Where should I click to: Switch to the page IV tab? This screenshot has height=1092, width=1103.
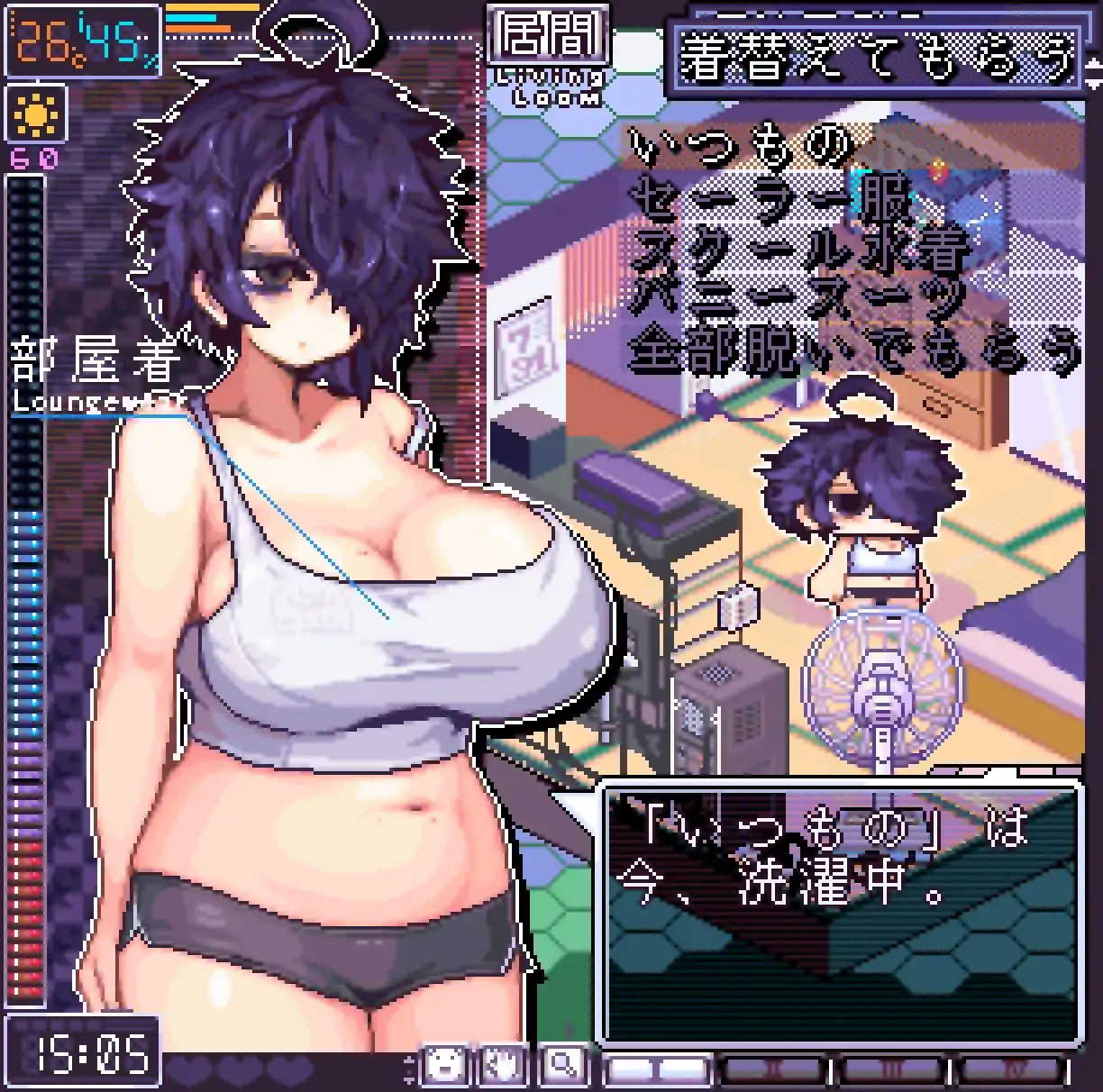pyautogui.click(x=1007, y=1069)
